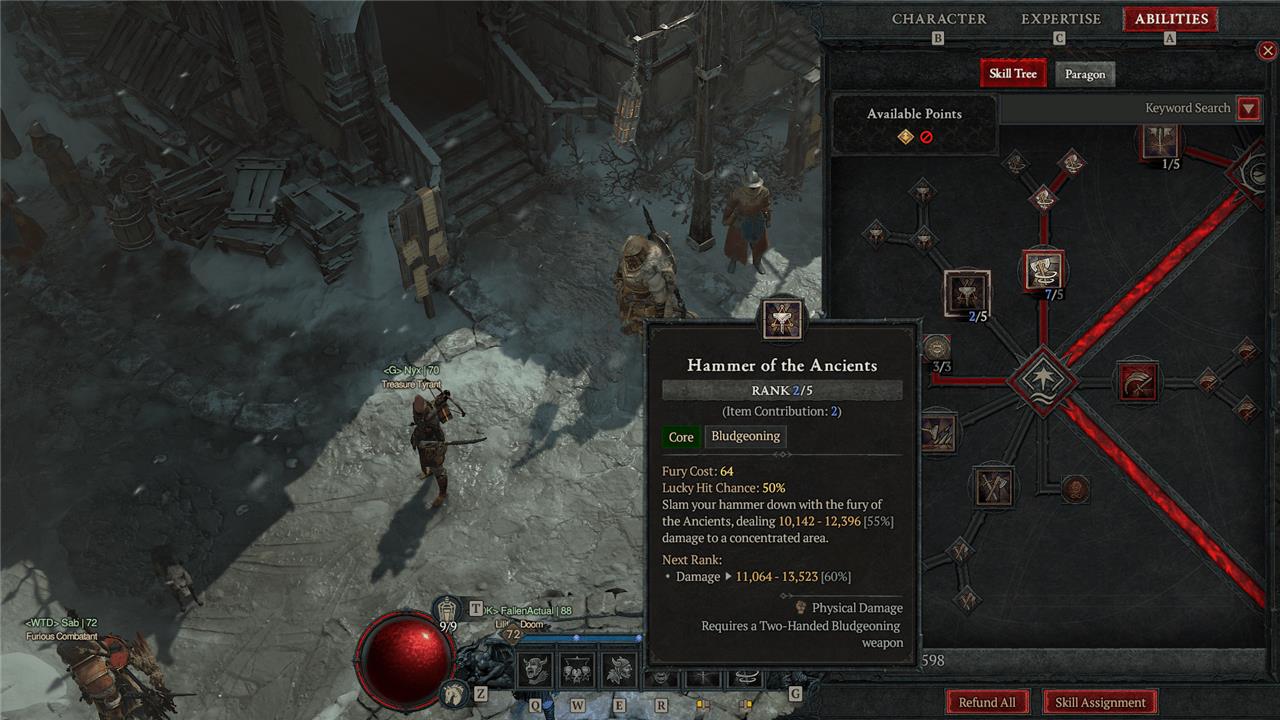Expand the Keyword Search dropdown arrow
The width and height of the screenshot is (1280, 720).
(1248, 109)
